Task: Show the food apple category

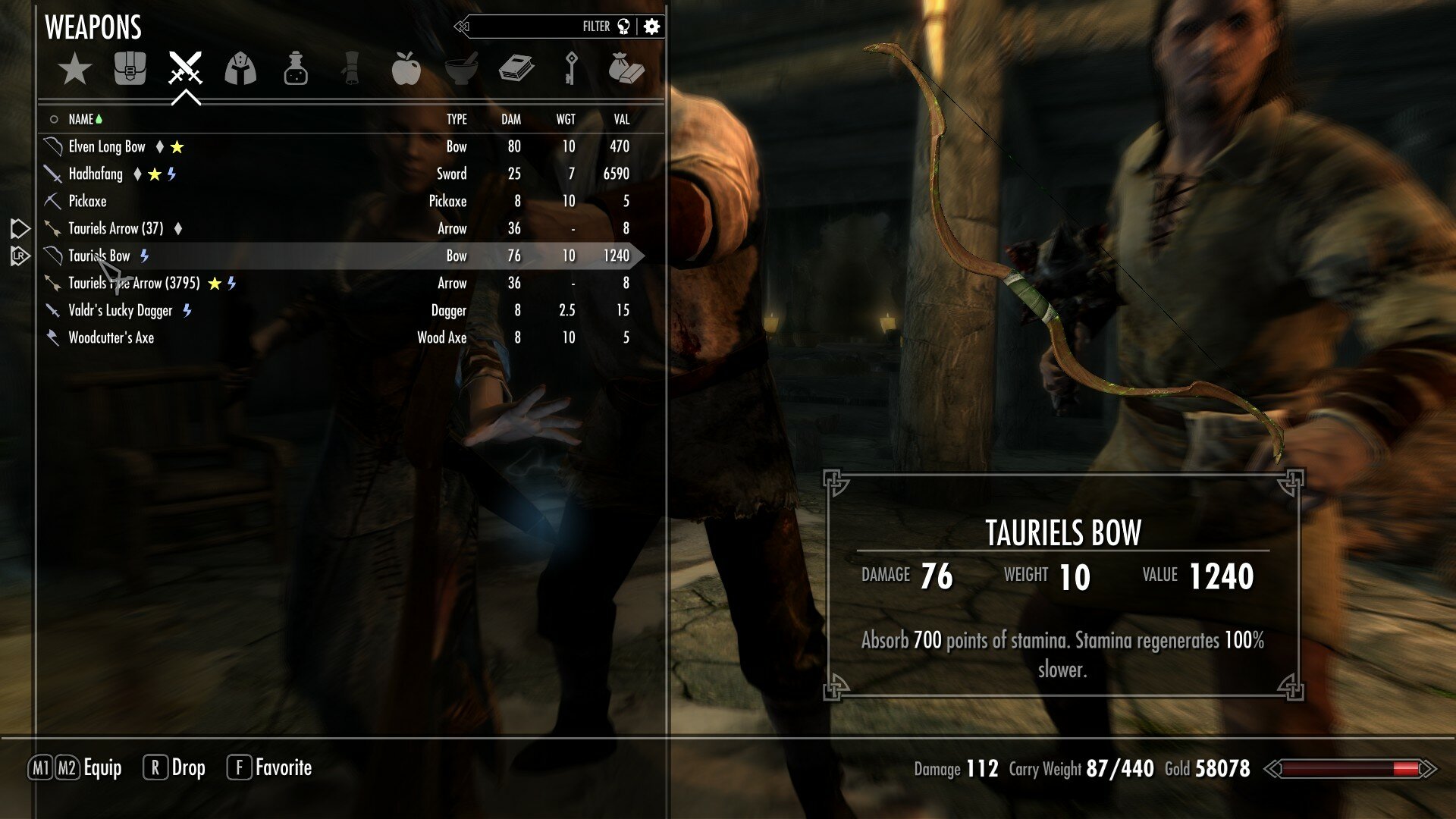Action: pos(406,69)
